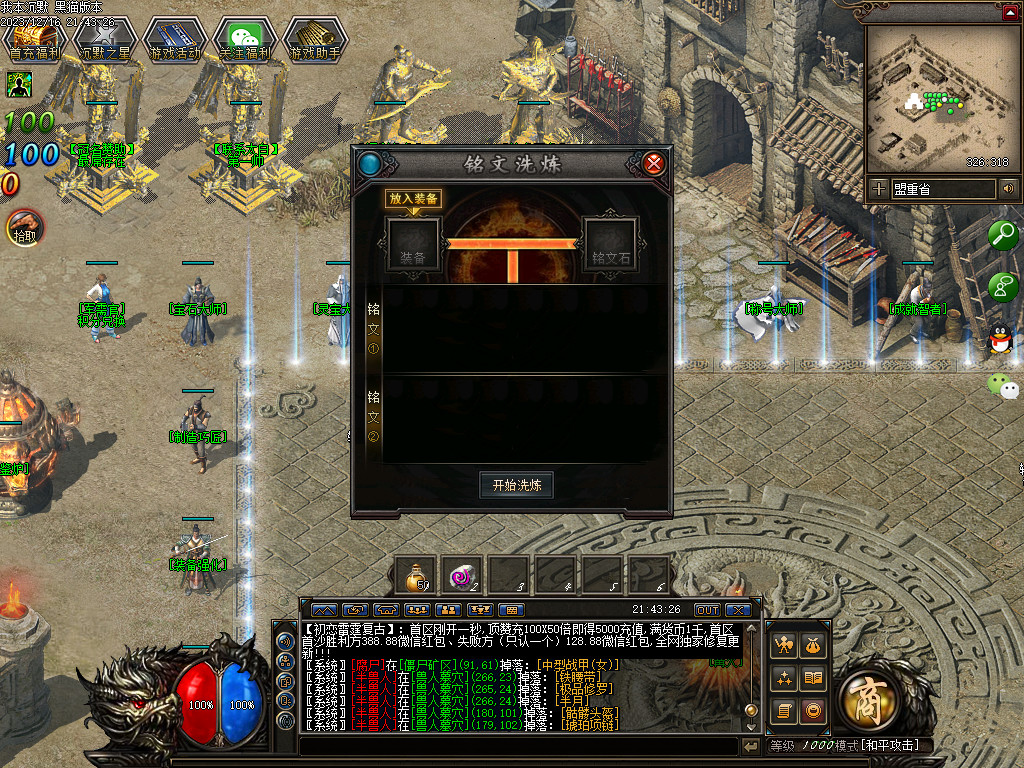The image size is (1024, 768).
Task: Collapse the minimap with red arrow button
Action: [x=1010, y=13]
